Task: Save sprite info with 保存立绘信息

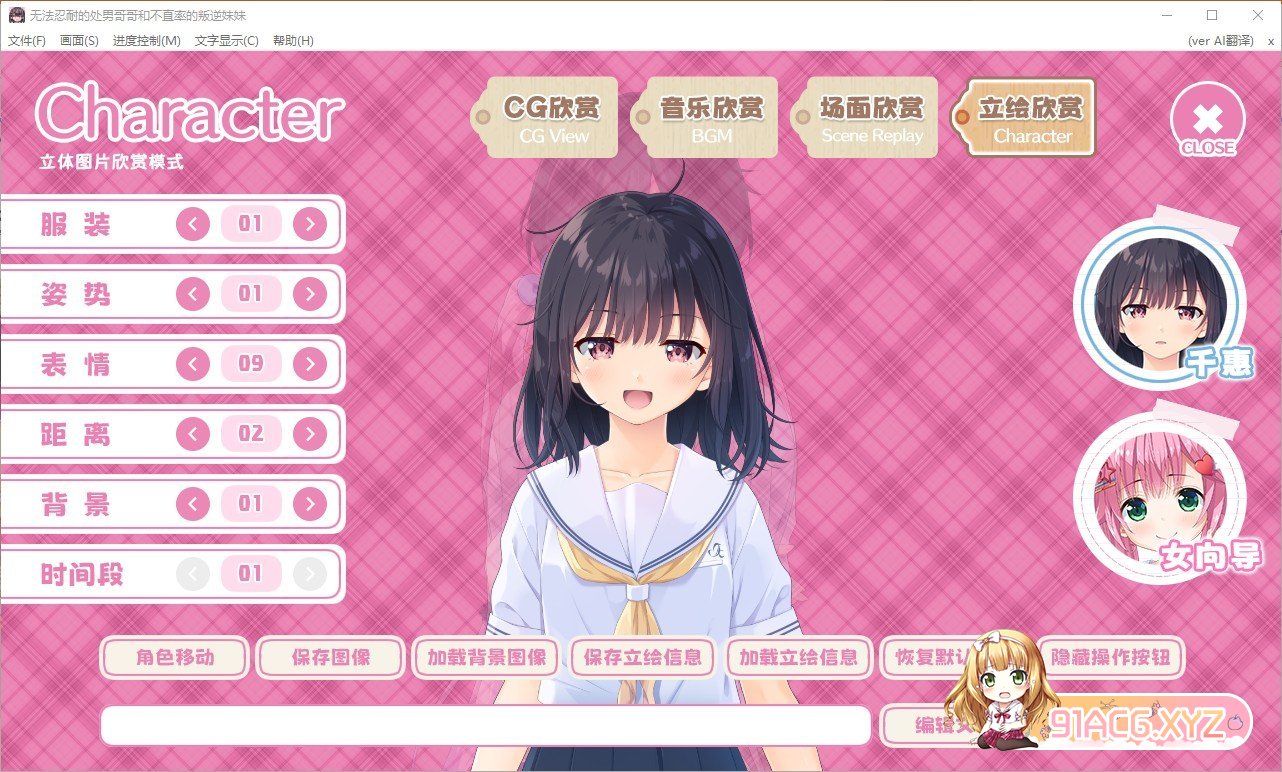Action: coord(643,658)
